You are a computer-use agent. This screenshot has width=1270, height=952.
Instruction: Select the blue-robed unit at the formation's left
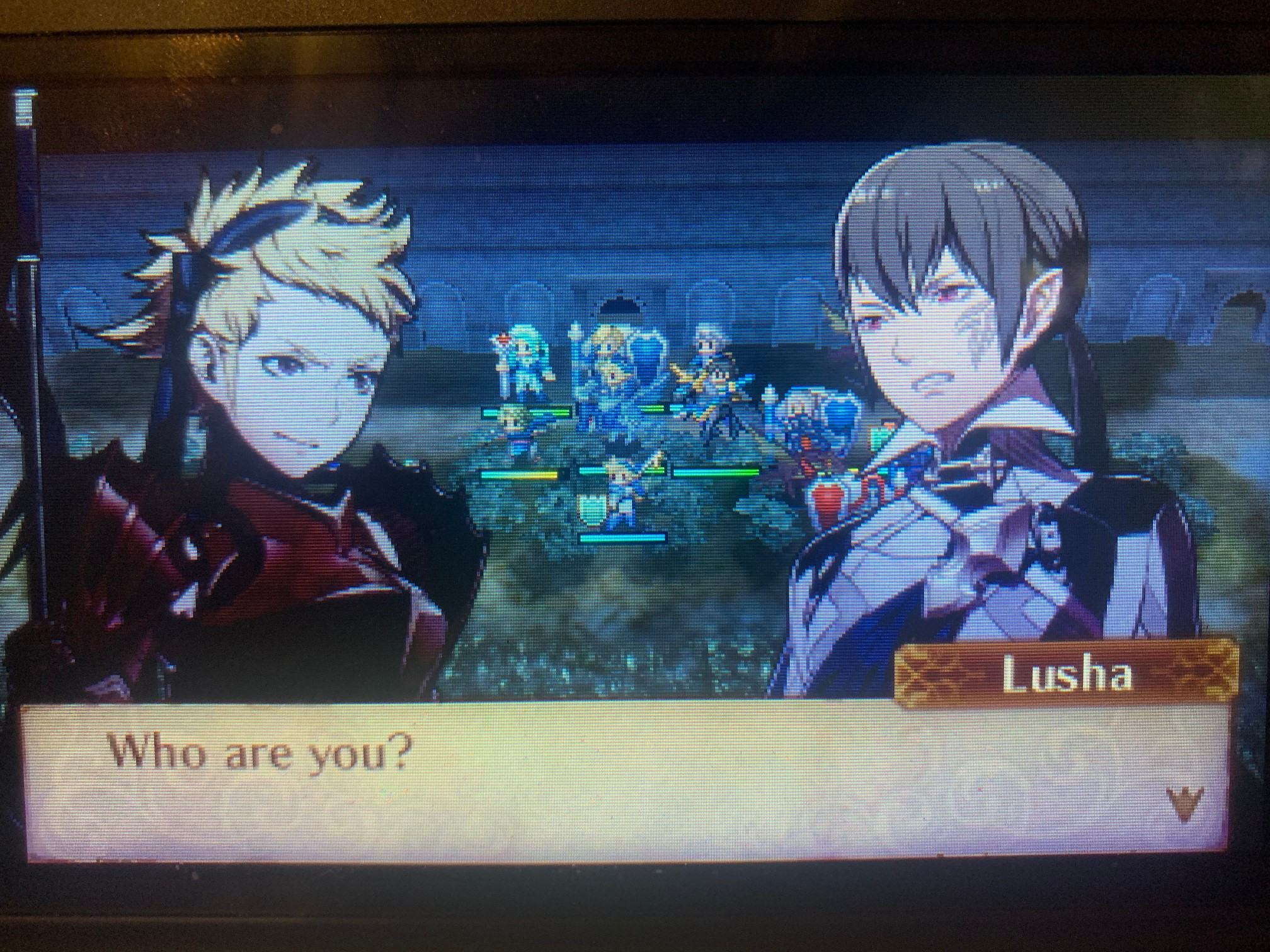[513, 432]
